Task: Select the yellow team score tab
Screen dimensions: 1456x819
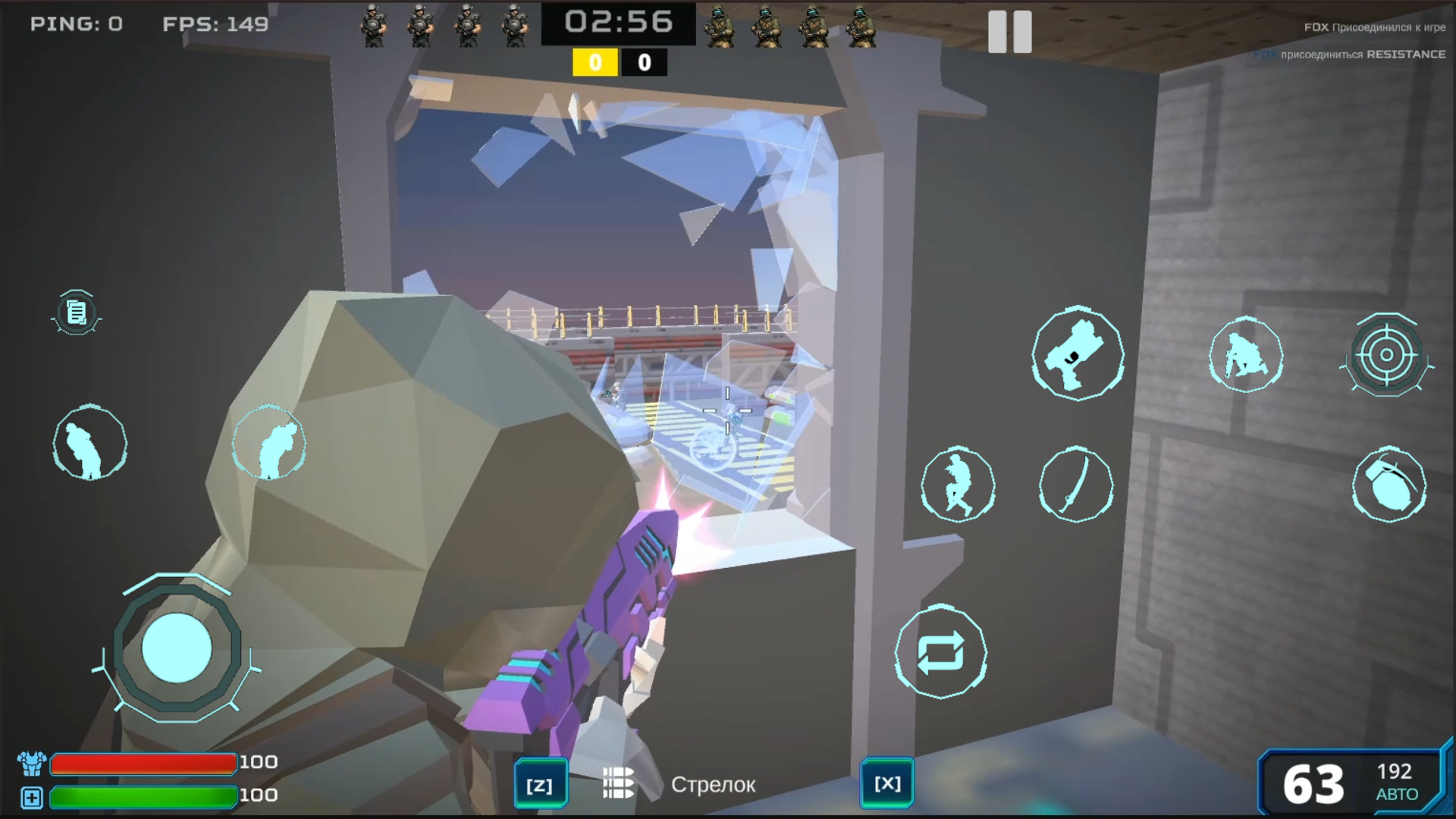Action: pos(597,63)
